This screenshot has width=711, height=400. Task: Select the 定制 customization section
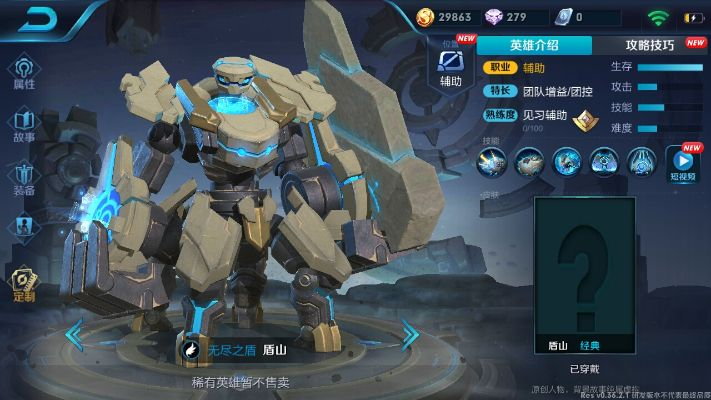(x=24, y=284)
